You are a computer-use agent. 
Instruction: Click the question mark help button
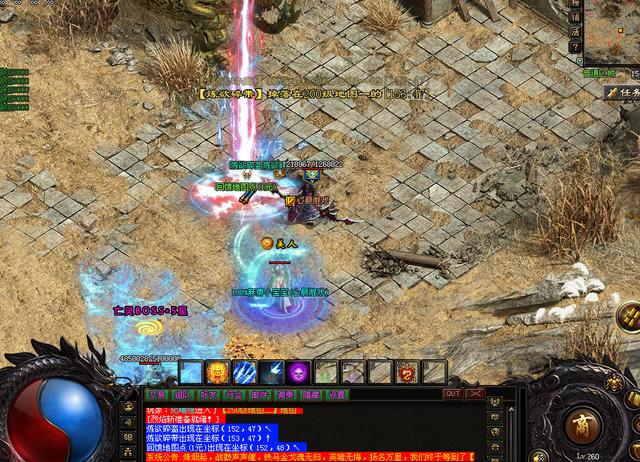click(575, 47)
